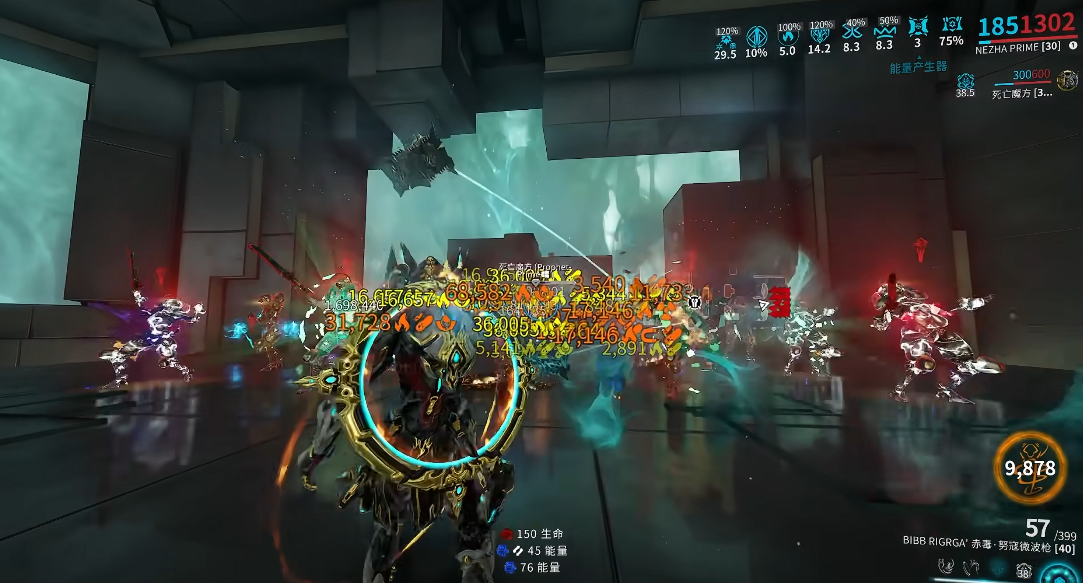Select the Fire Walker ability icon
The image size is (1083, 583).
[945, 568]
